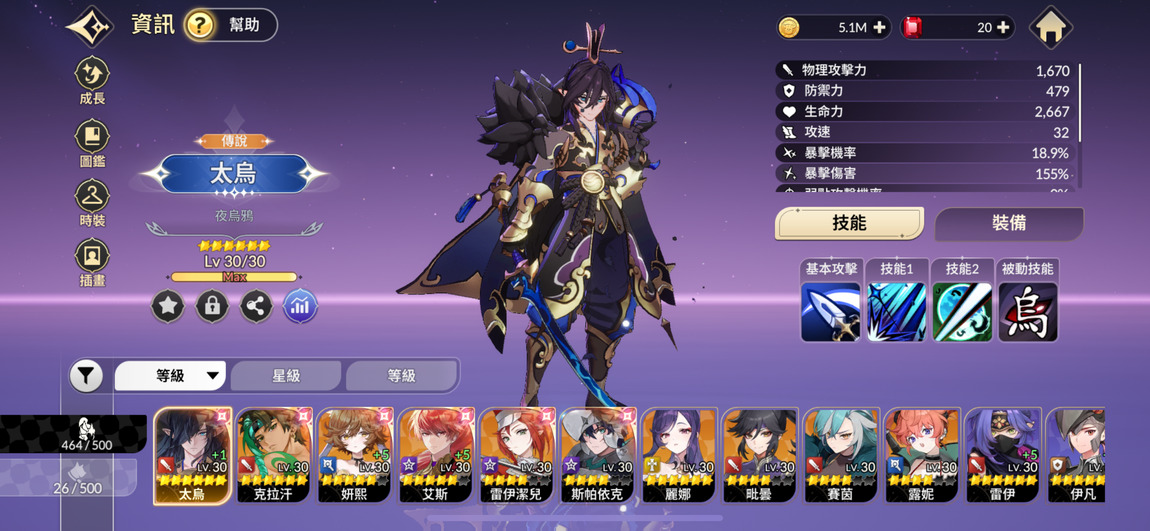Share the hero with the share button
Image resolution: width=1150 pixels, height=531 pixels.
click(256, 306)
